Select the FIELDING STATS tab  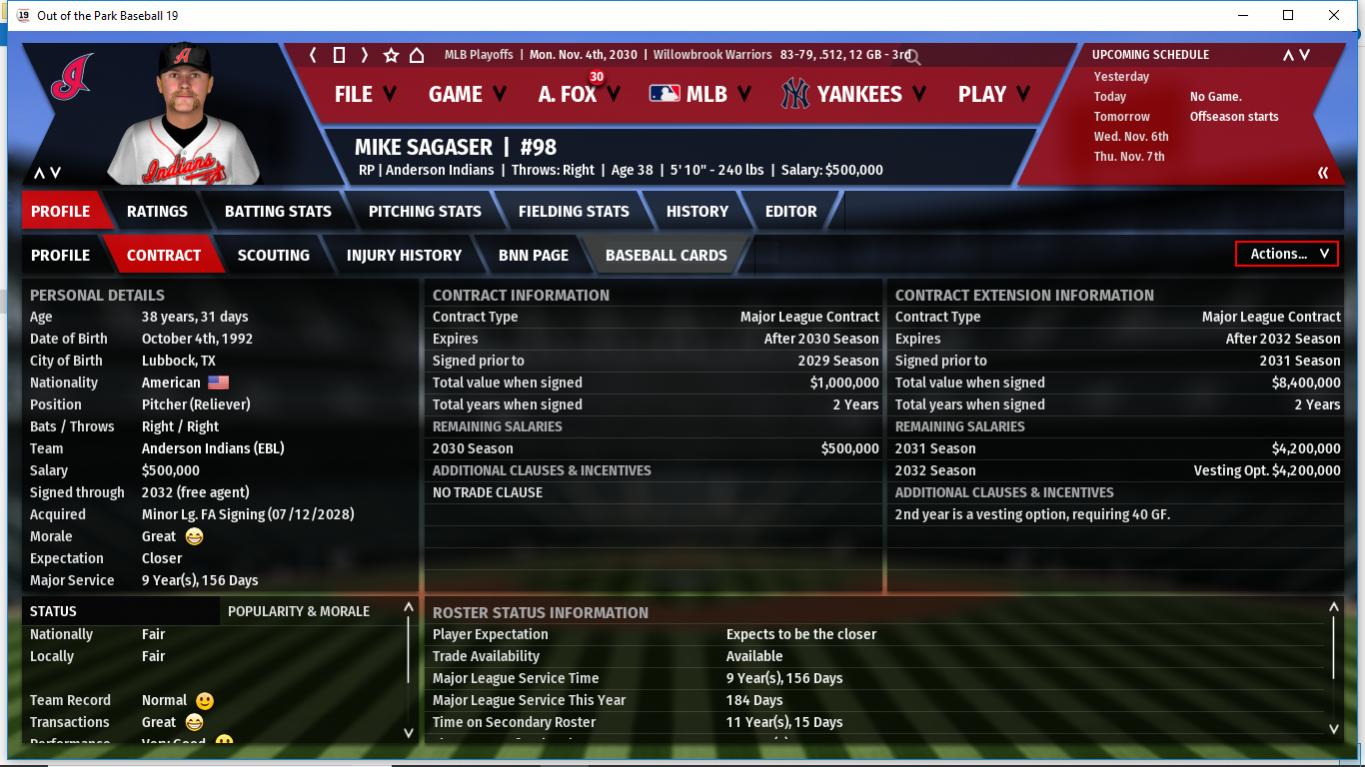(x=574, y=211)
